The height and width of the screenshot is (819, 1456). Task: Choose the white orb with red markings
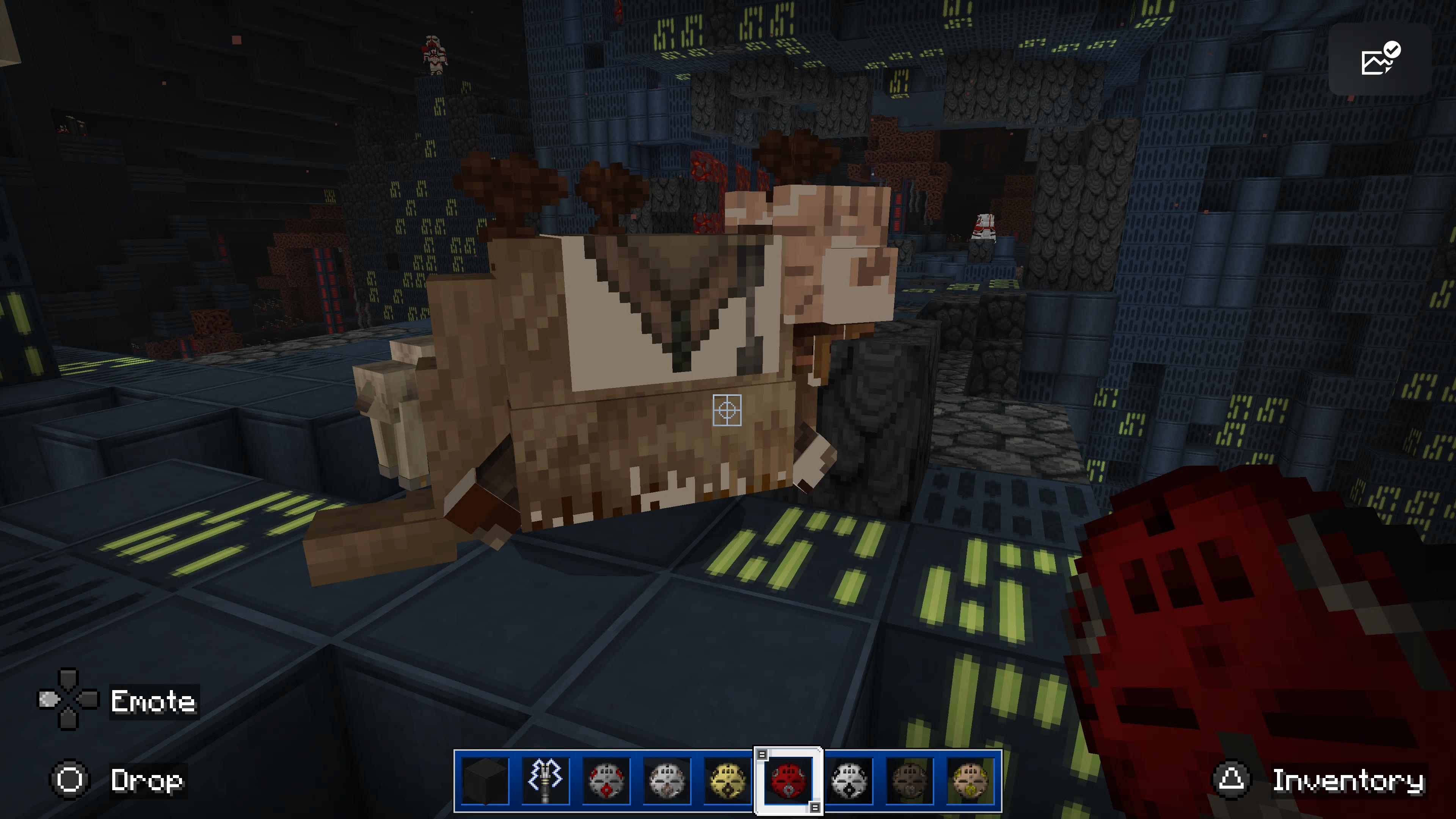[x=607, y=781]
